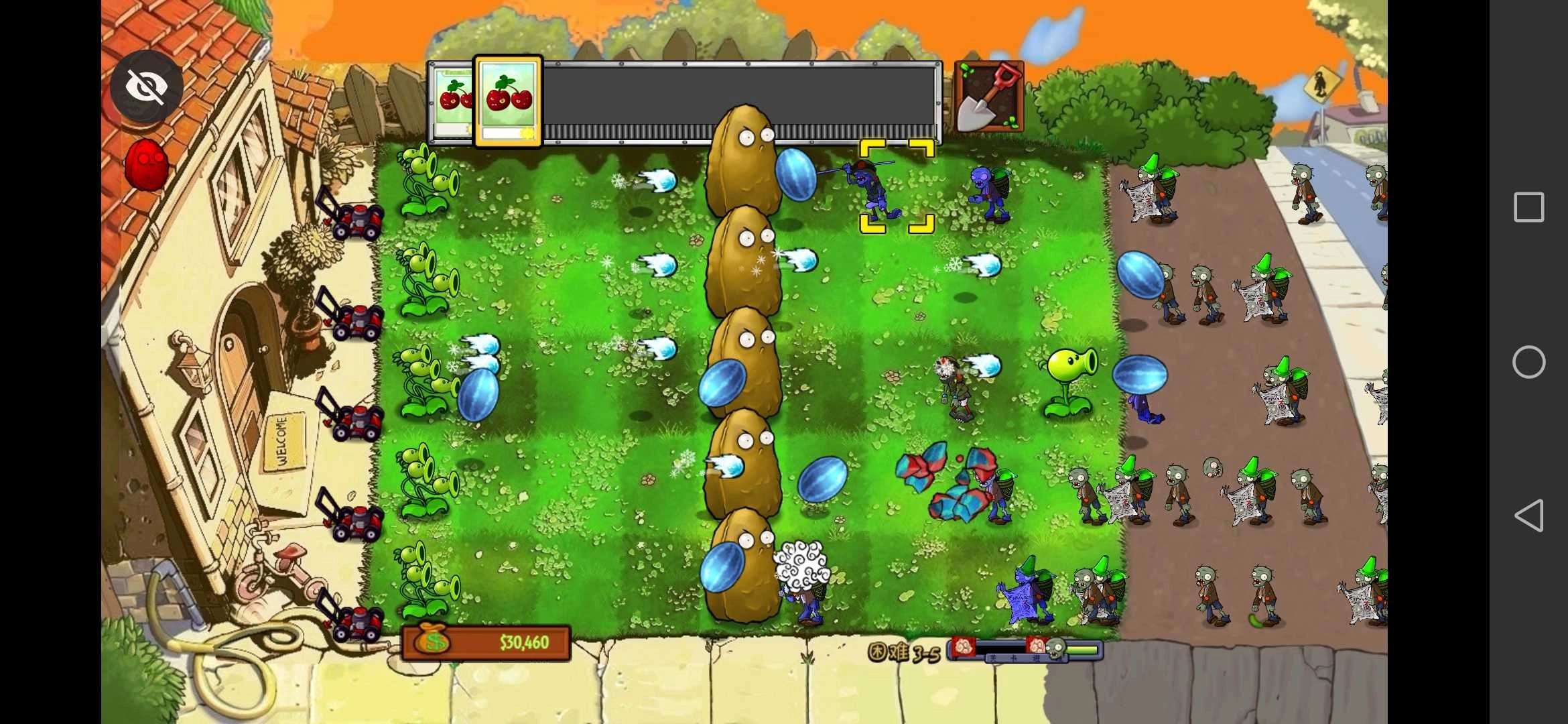The image size is (1568, 724).
Task: Click the first flag icon on level progress bar
Action: point(963,646)
